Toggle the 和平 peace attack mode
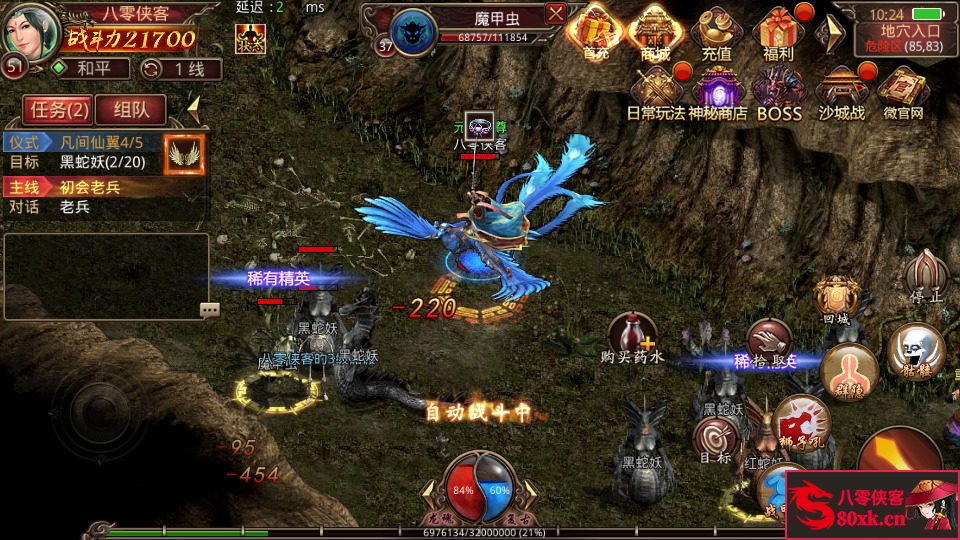This screenshot has width=960, height=540. (x=91, y=69)
